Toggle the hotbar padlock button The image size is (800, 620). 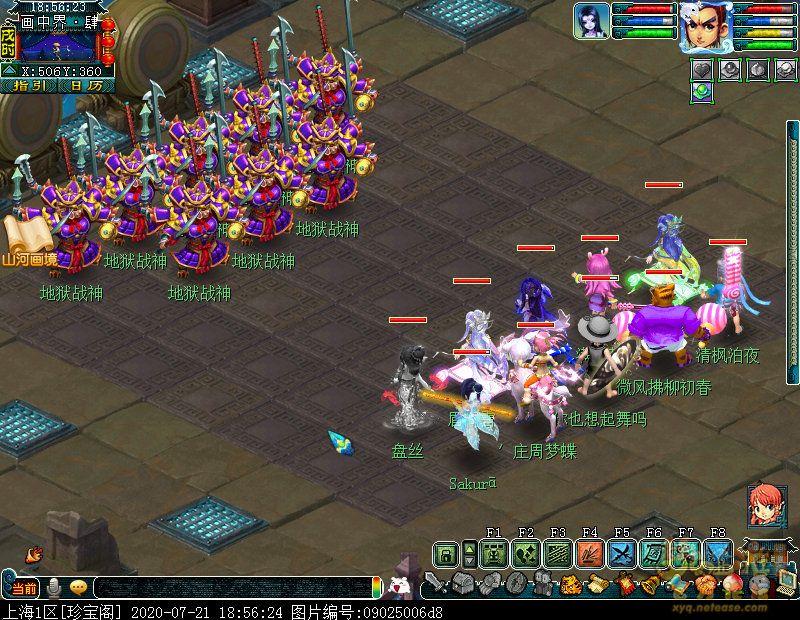(x=446, y=553)
